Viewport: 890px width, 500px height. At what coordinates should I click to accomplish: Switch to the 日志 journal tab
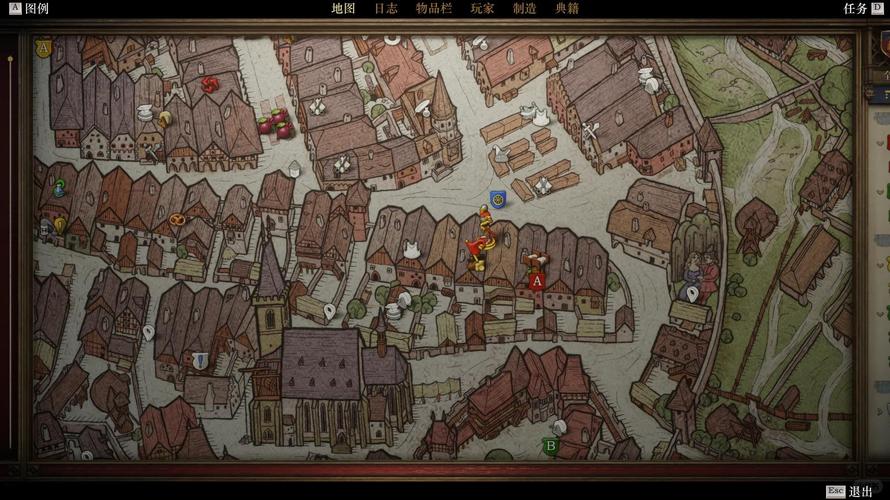(386, 8)
